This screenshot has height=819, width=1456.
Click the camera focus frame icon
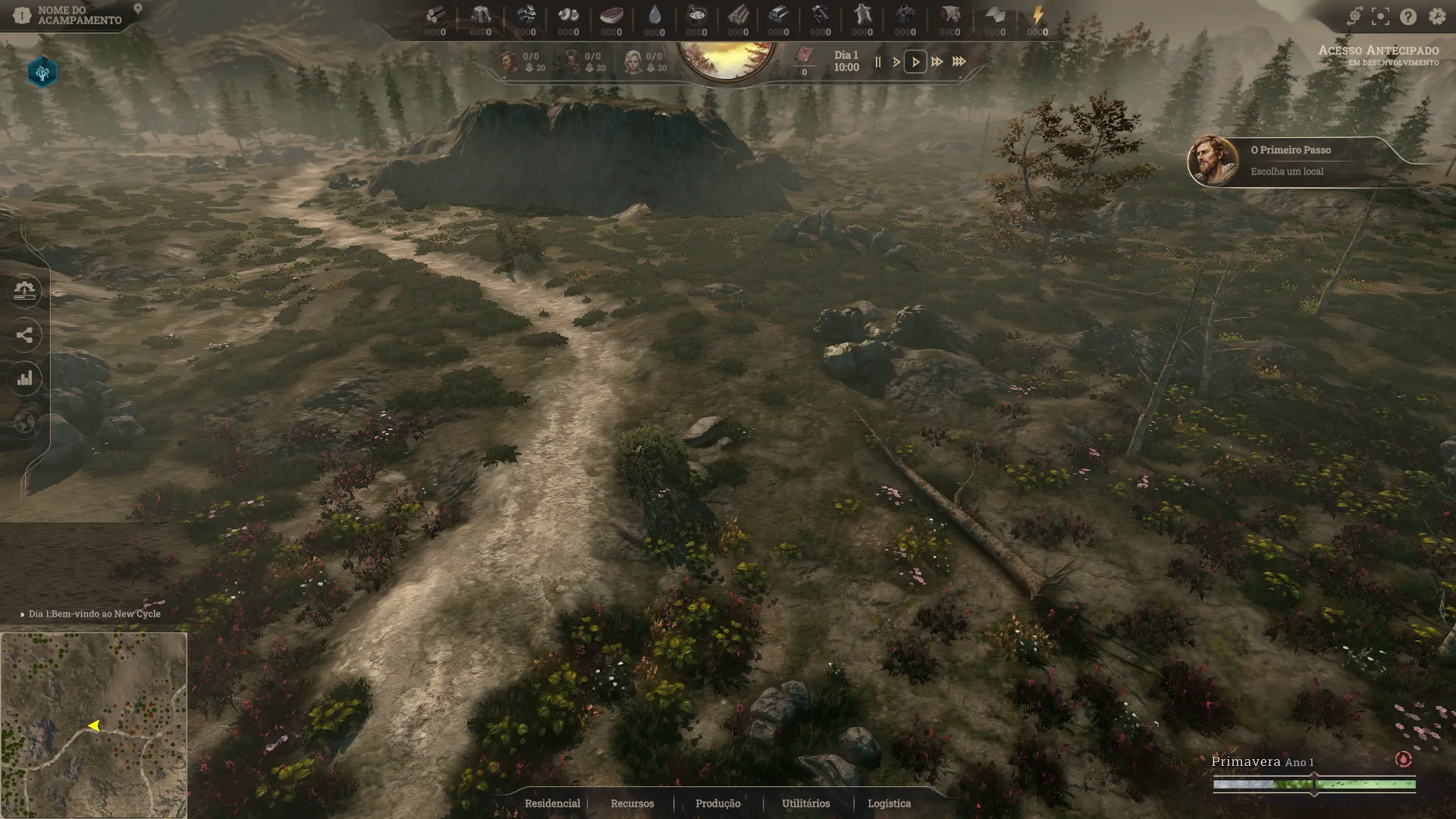(1381, 17)
